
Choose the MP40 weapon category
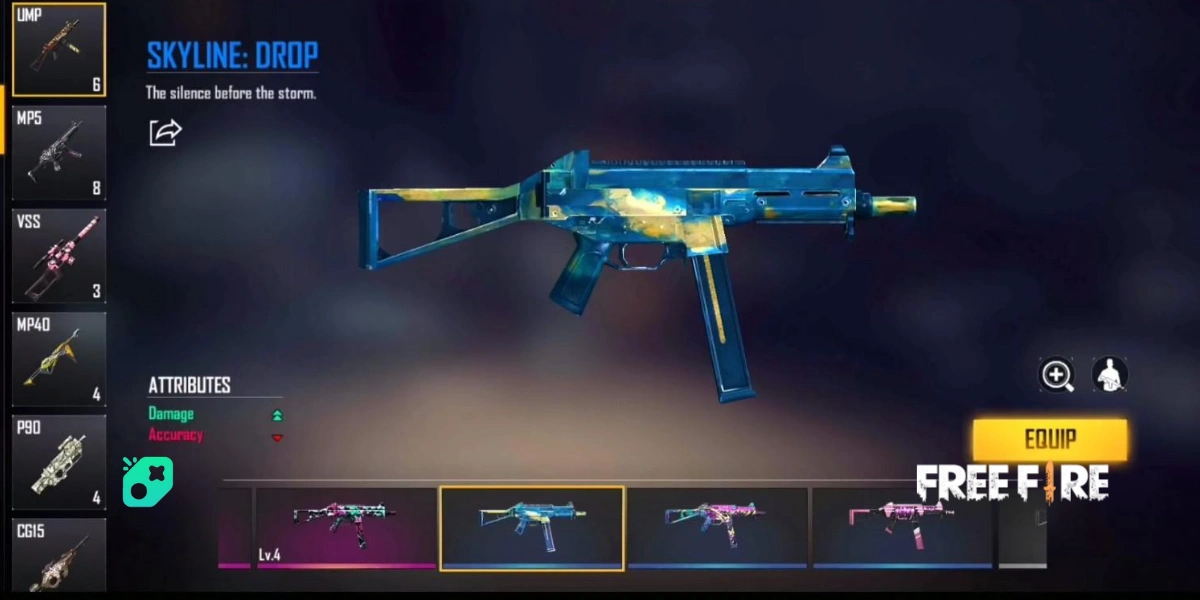[59, 359]
